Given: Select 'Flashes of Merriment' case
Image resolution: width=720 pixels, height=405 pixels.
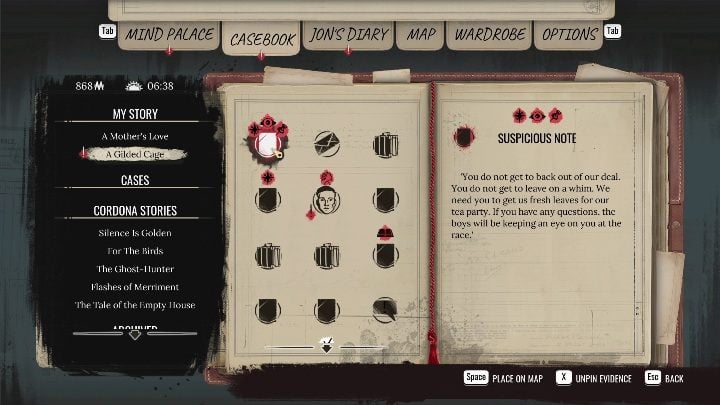Looking at the screenshot, I should point(135,286).
